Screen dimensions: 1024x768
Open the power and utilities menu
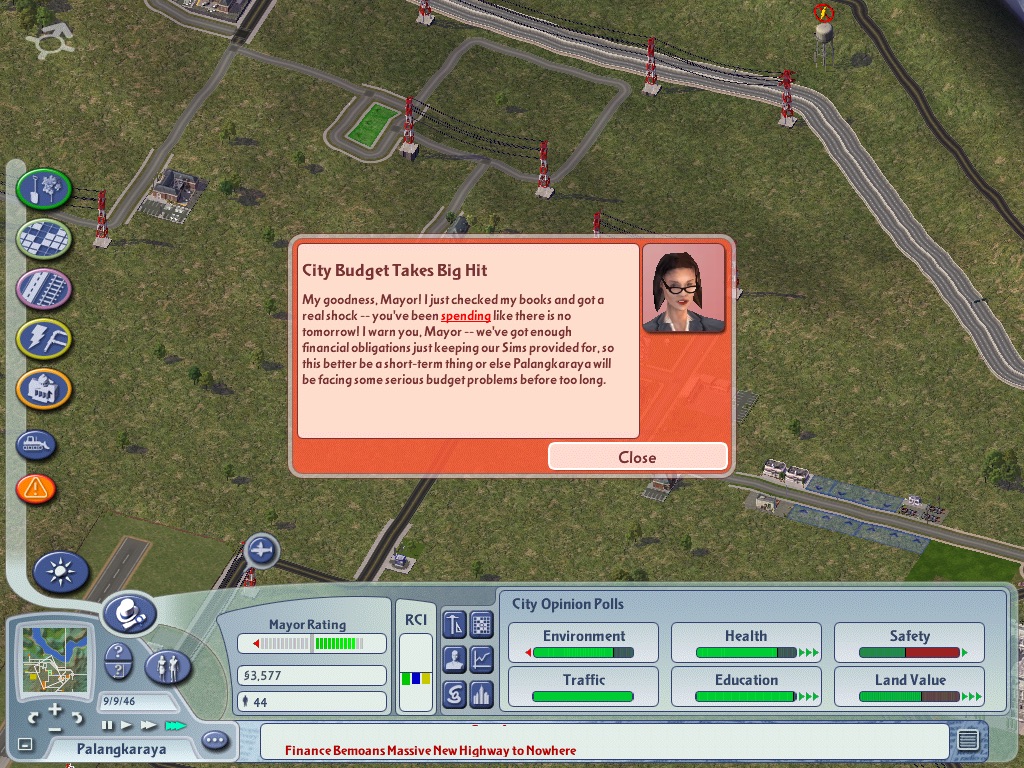44,339
